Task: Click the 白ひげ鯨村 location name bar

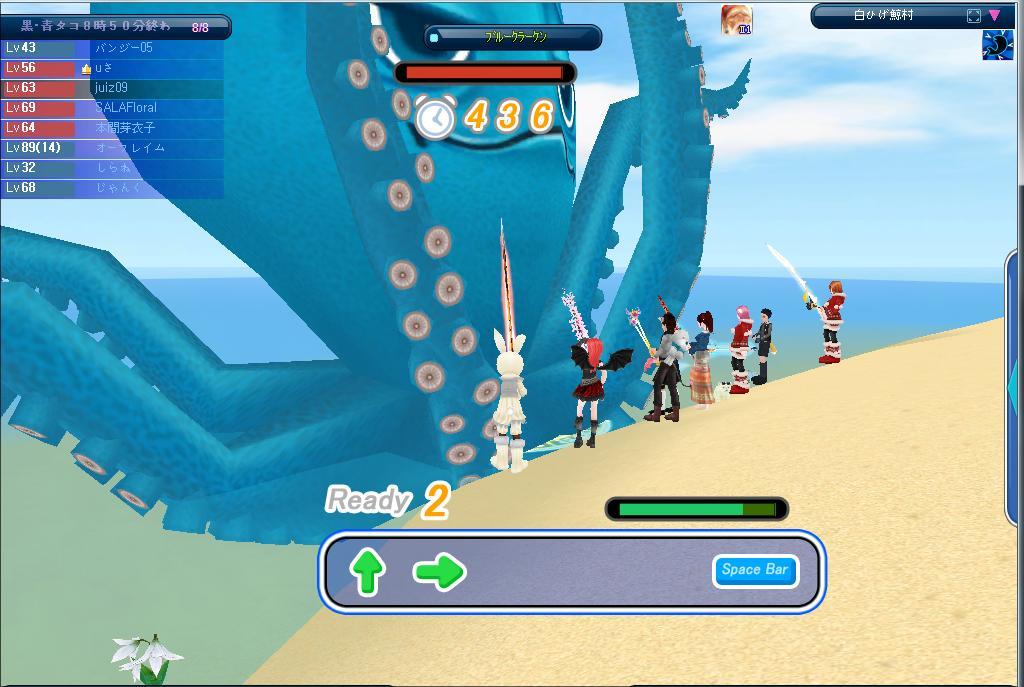Action: tap(885, 16)
